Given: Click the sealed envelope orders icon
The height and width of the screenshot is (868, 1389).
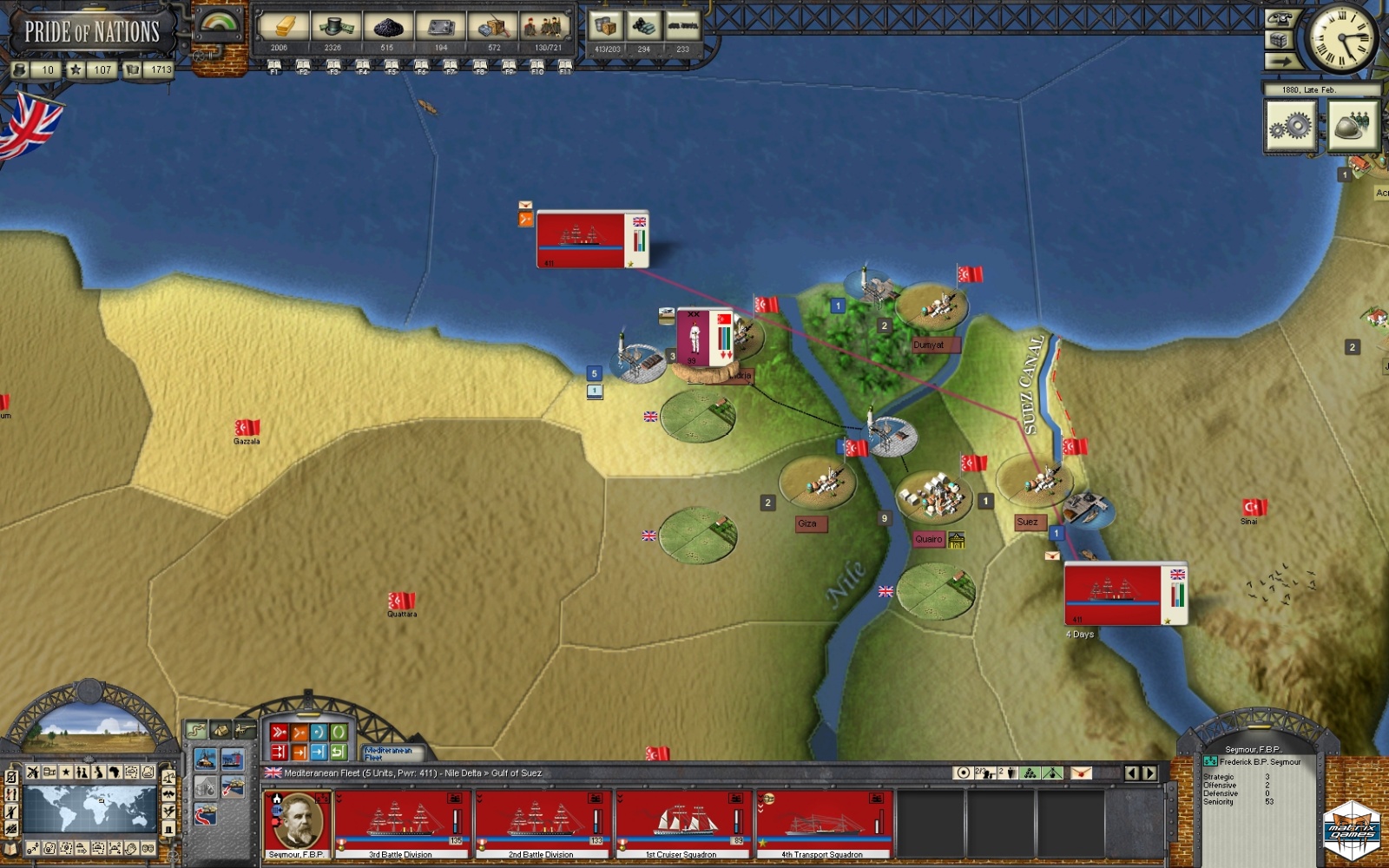Looking at the screenshot, I should click(1081, 773).
